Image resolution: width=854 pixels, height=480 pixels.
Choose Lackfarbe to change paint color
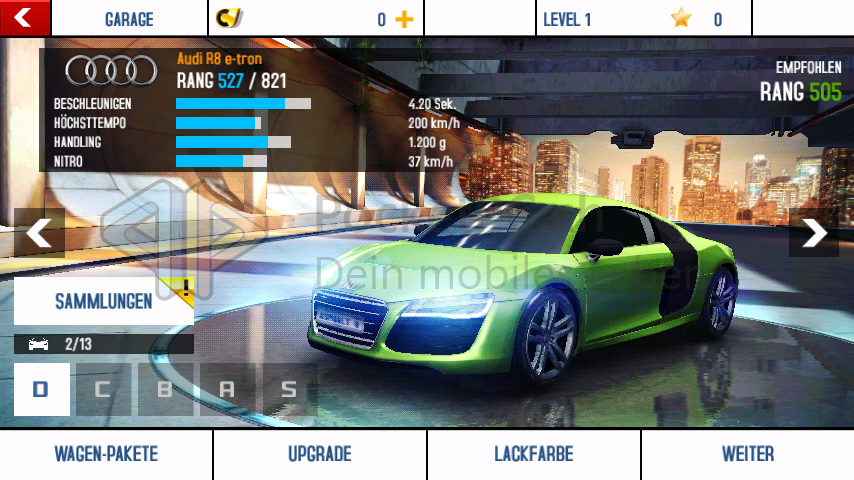pos(534,455)
